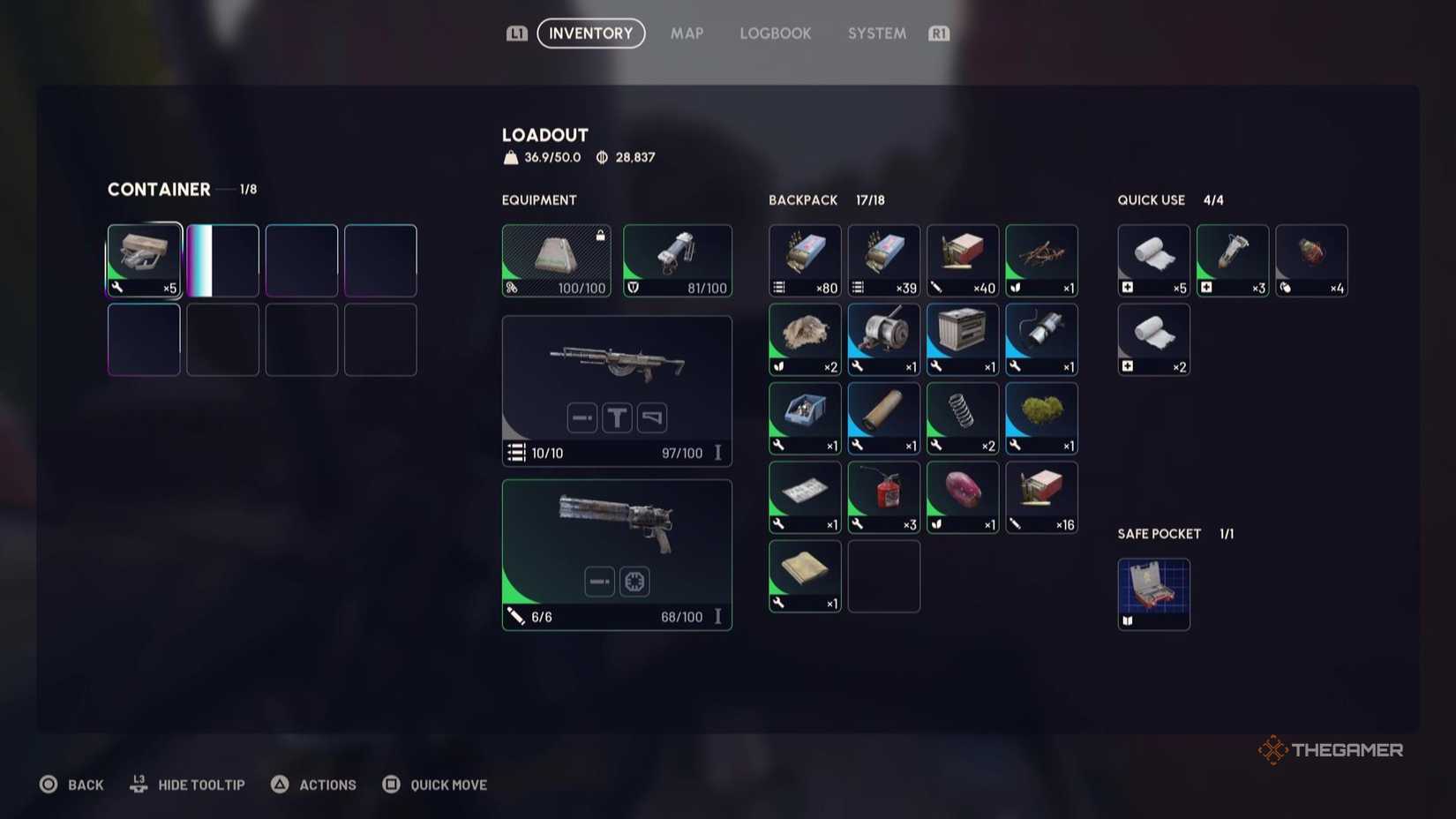Select the coil spring item in the backpack

962,417
